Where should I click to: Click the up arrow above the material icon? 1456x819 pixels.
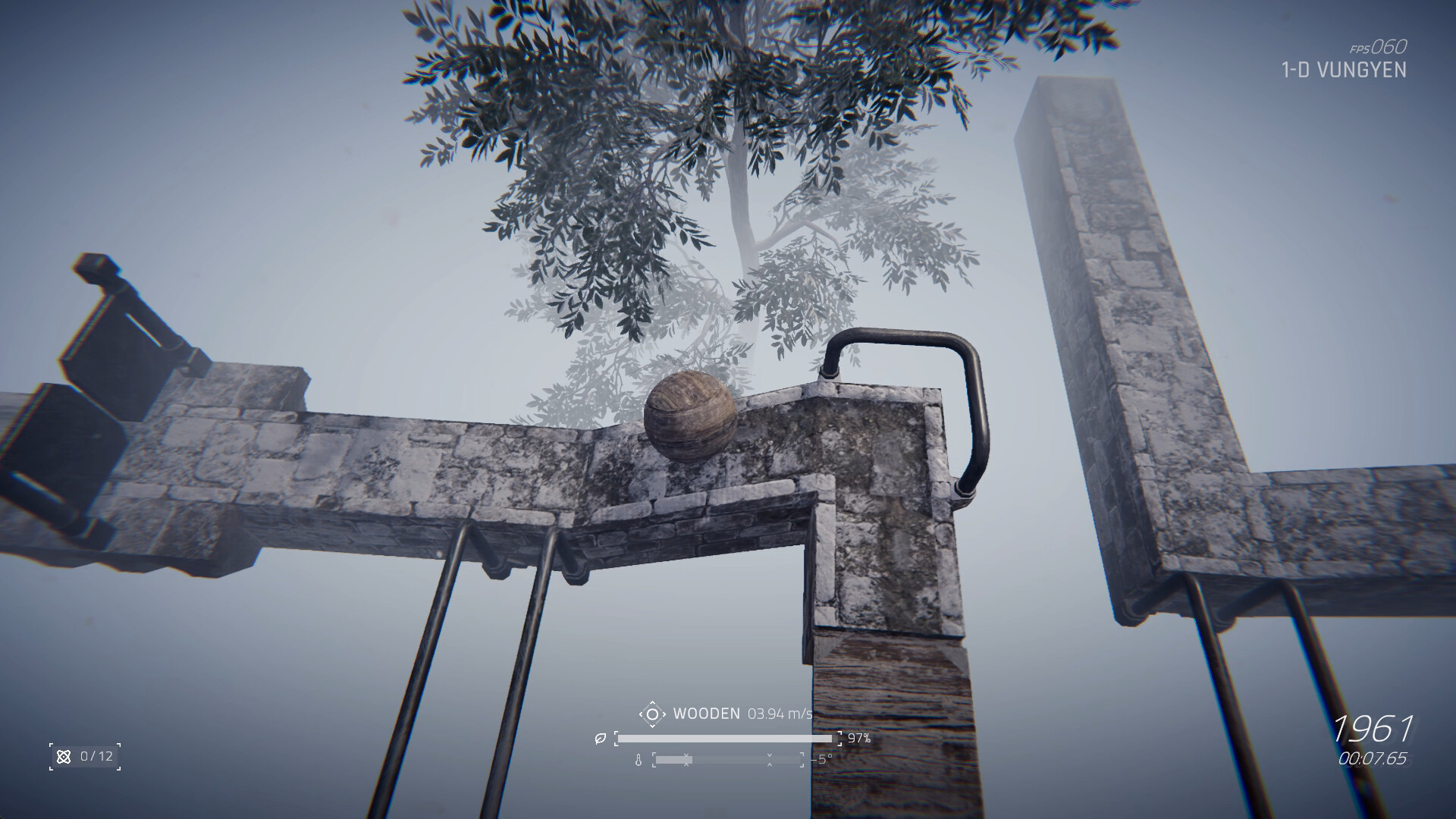[653, 703]
